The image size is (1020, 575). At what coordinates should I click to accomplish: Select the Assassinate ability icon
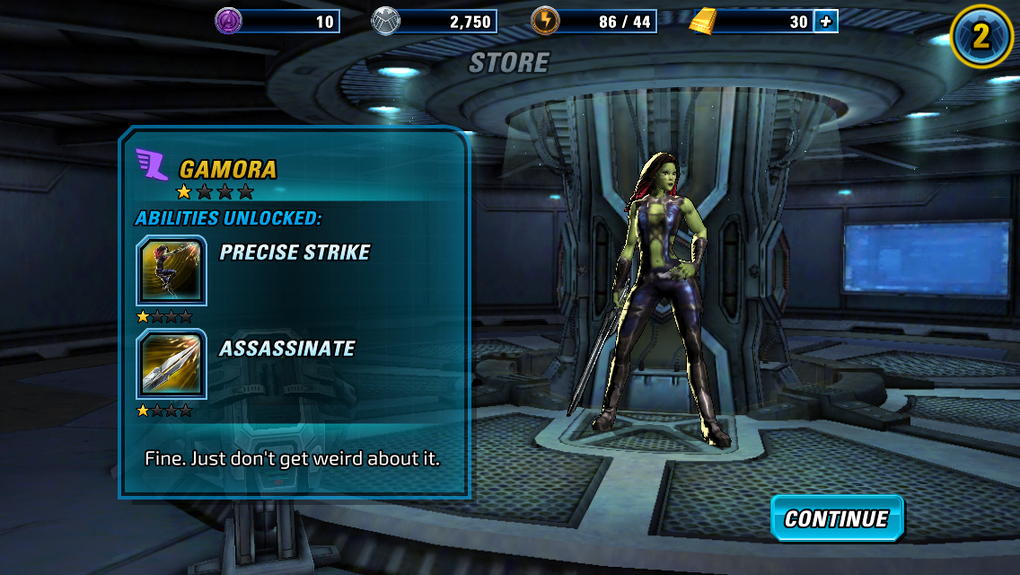pyautogui.click(x=171, y=364)
